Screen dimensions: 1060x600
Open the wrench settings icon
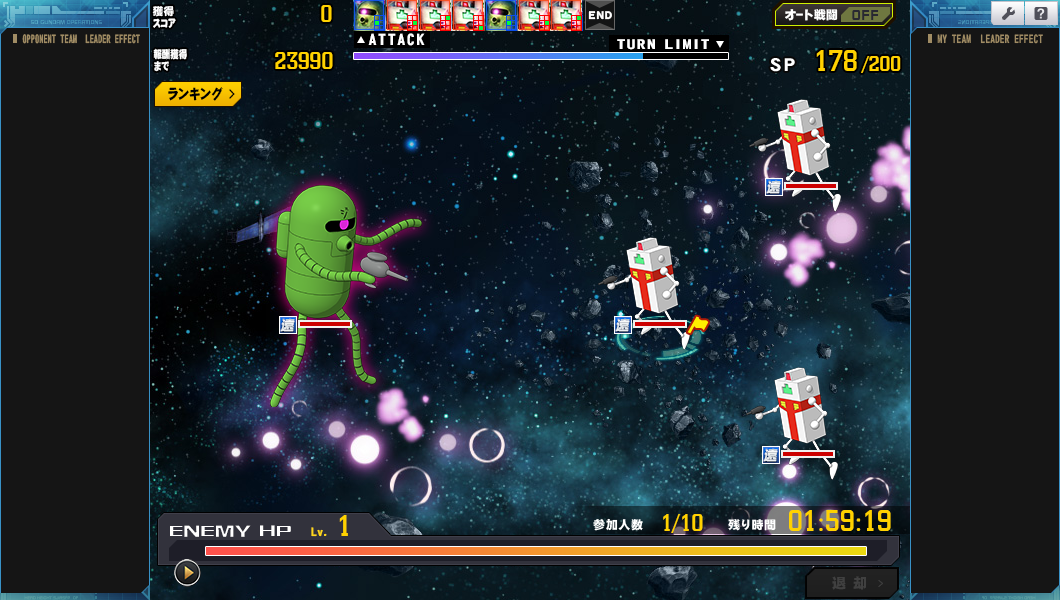[x=1008, y=13]
